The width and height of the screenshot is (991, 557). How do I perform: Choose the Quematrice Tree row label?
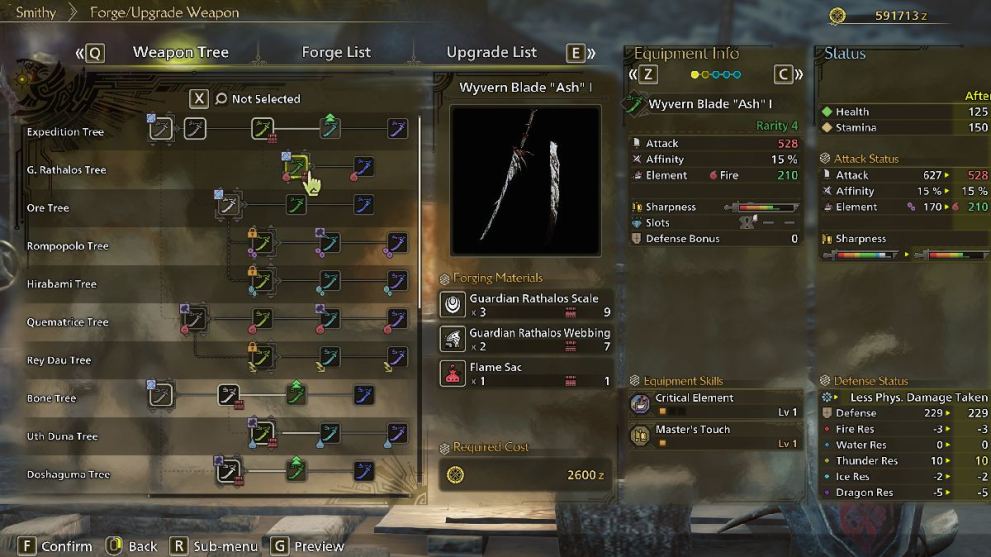[x=67, y=322]
